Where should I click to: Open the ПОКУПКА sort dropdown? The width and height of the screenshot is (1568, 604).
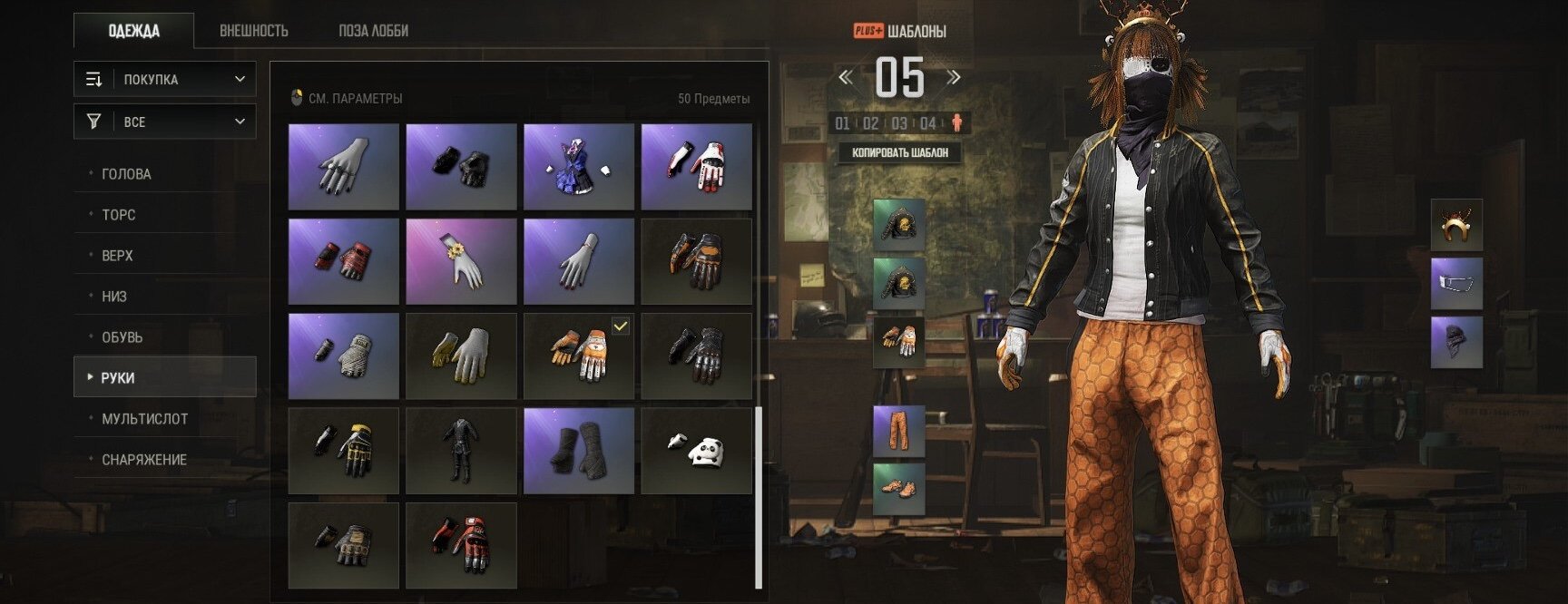point(165,80)
